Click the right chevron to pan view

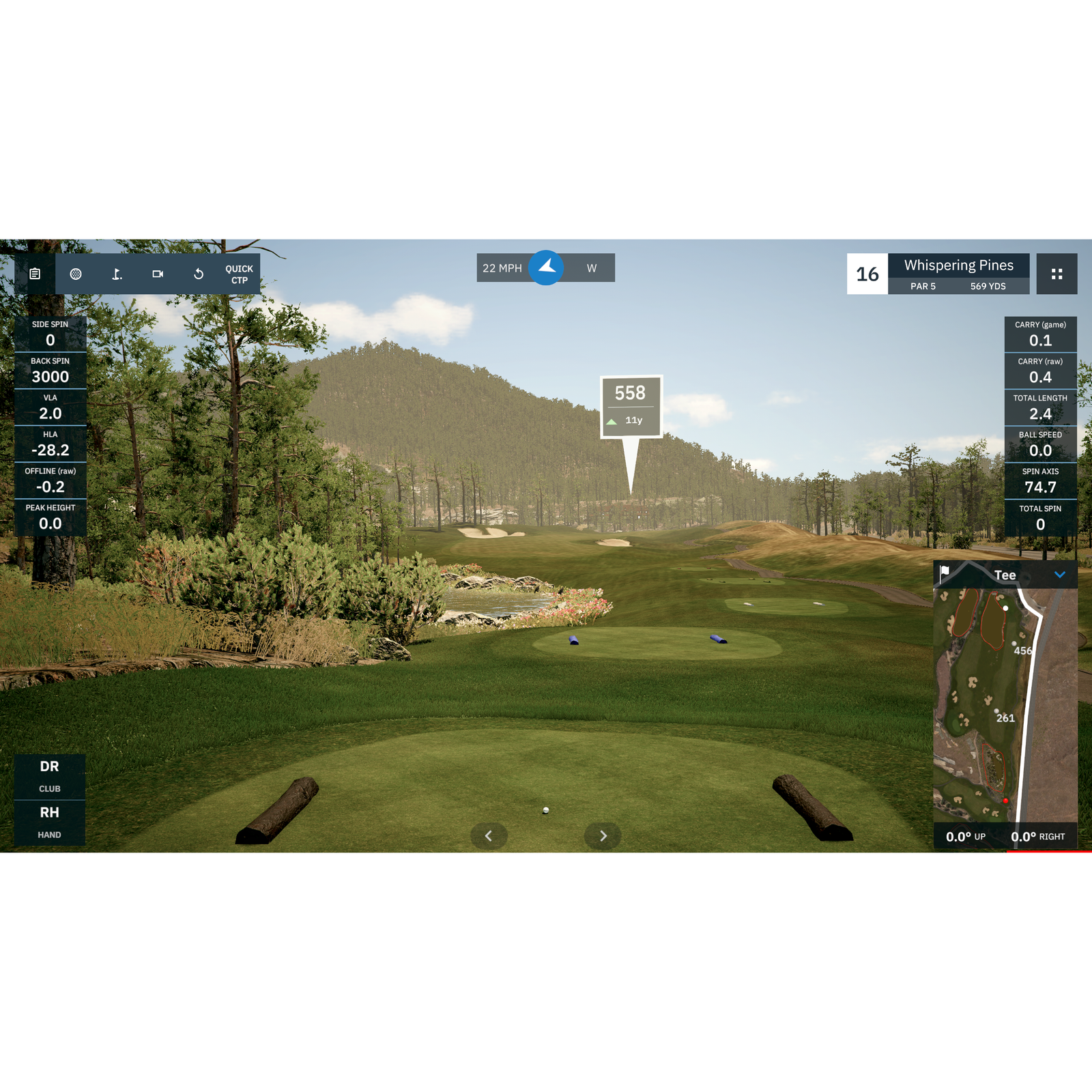coord(603,835)
